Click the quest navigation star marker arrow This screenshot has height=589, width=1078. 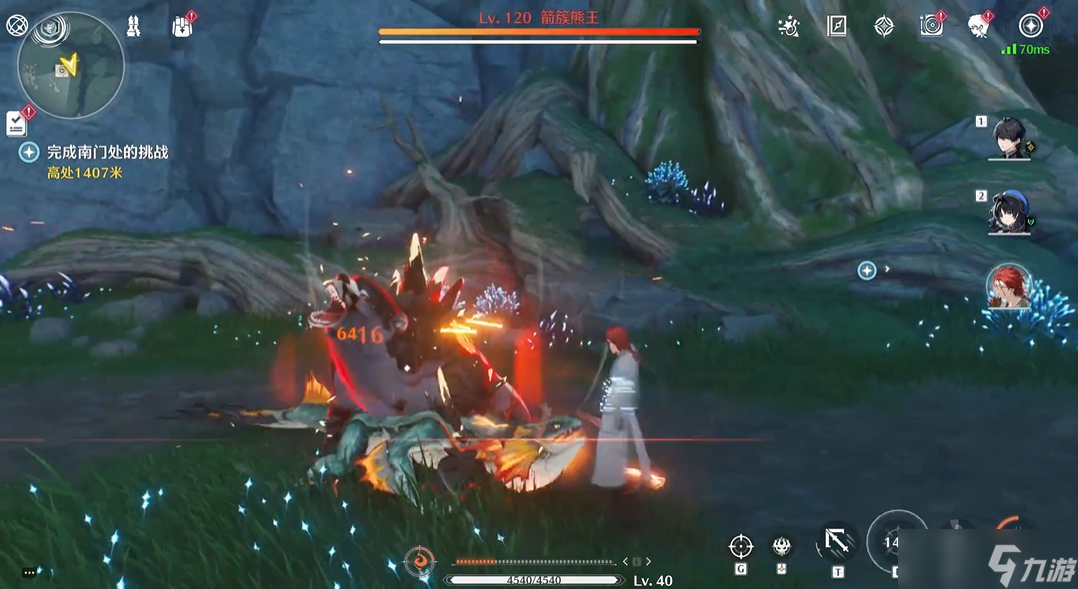[x=867, y=270]
